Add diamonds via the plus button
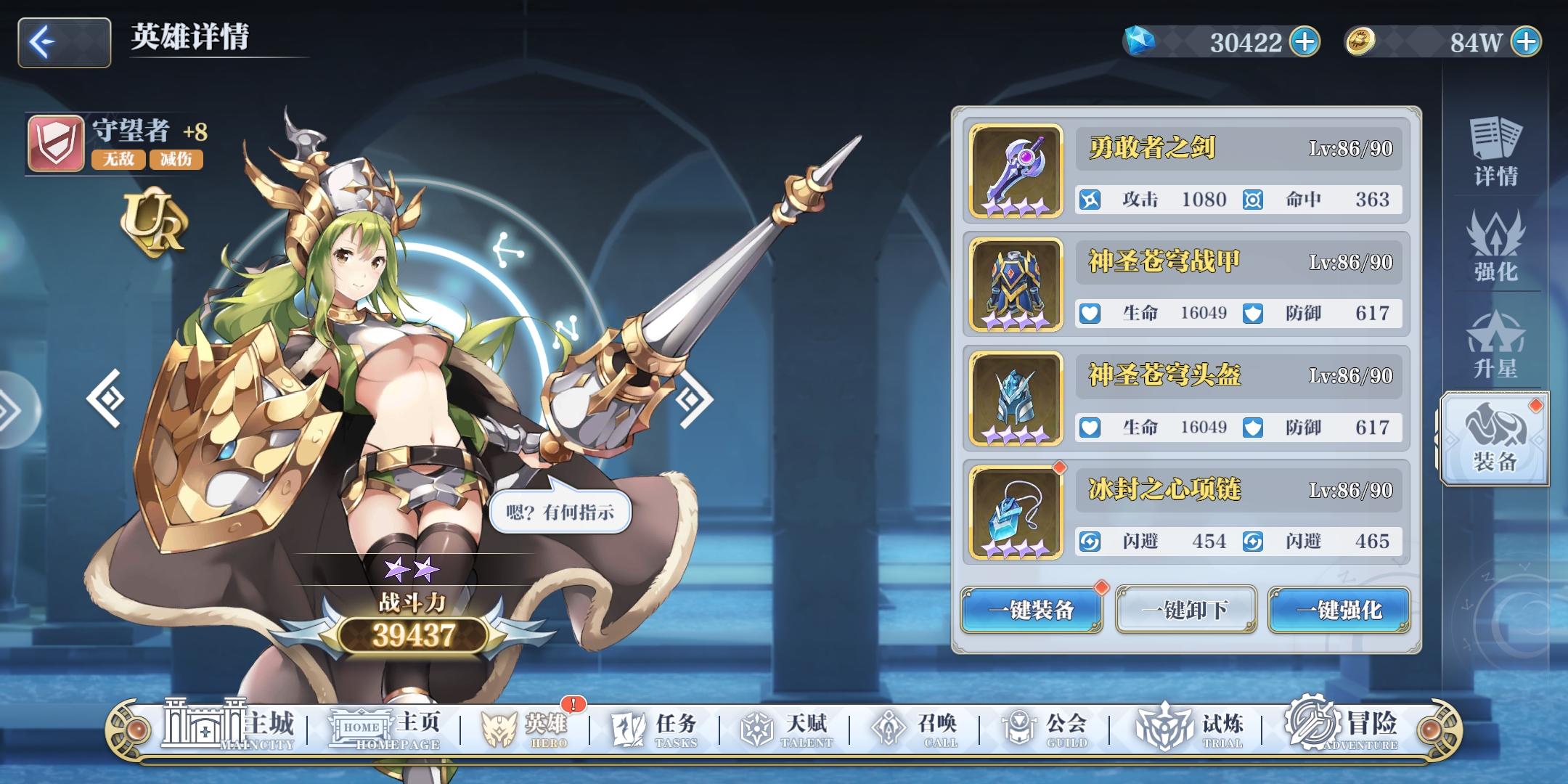 (x=1304, y=41)
